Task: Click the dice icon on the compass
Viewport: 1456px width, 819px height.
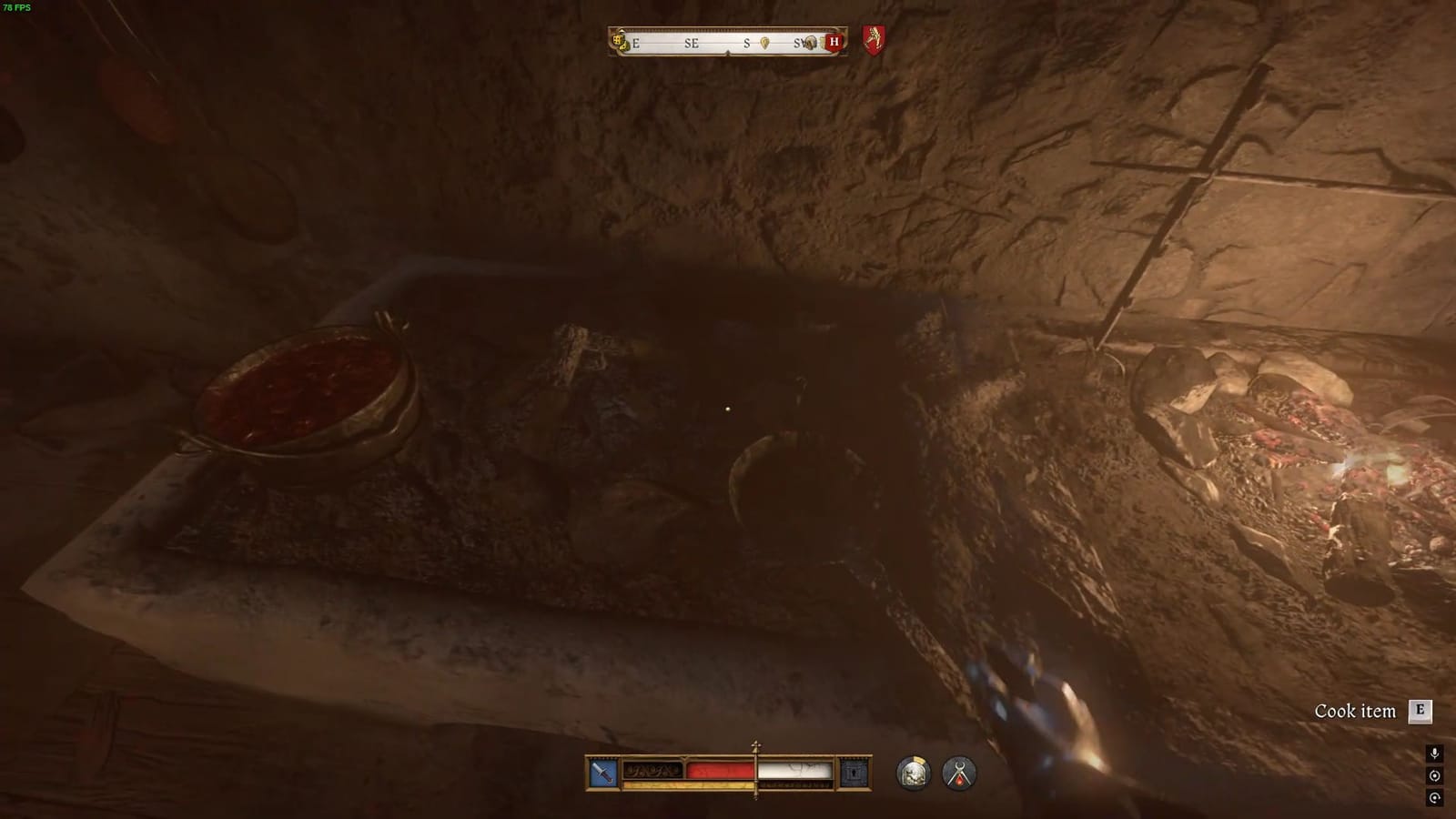Action: coord(622,43)
